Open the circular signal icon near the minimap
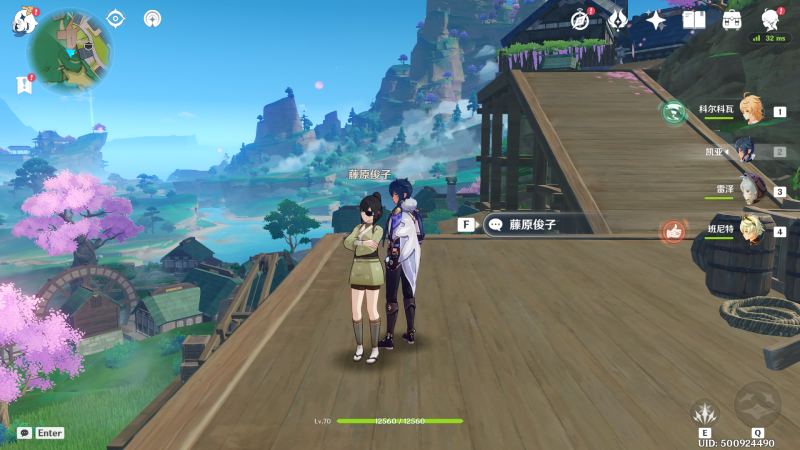This screenshot has height=450, width=800. [152, 18]
